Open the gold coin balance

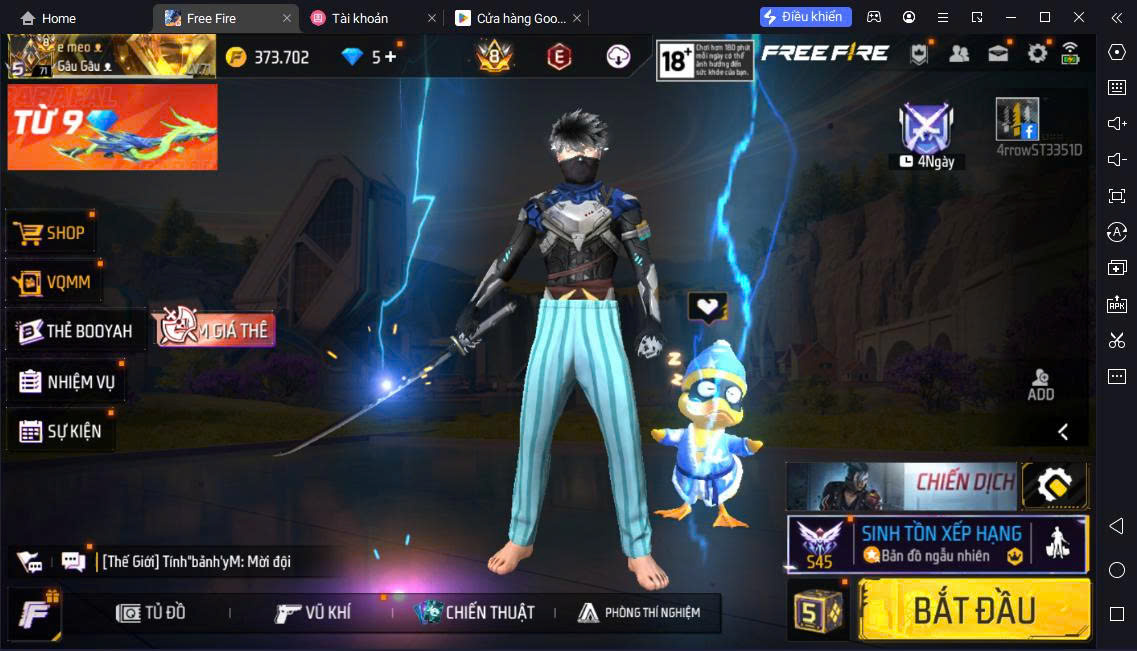[268, 57]
